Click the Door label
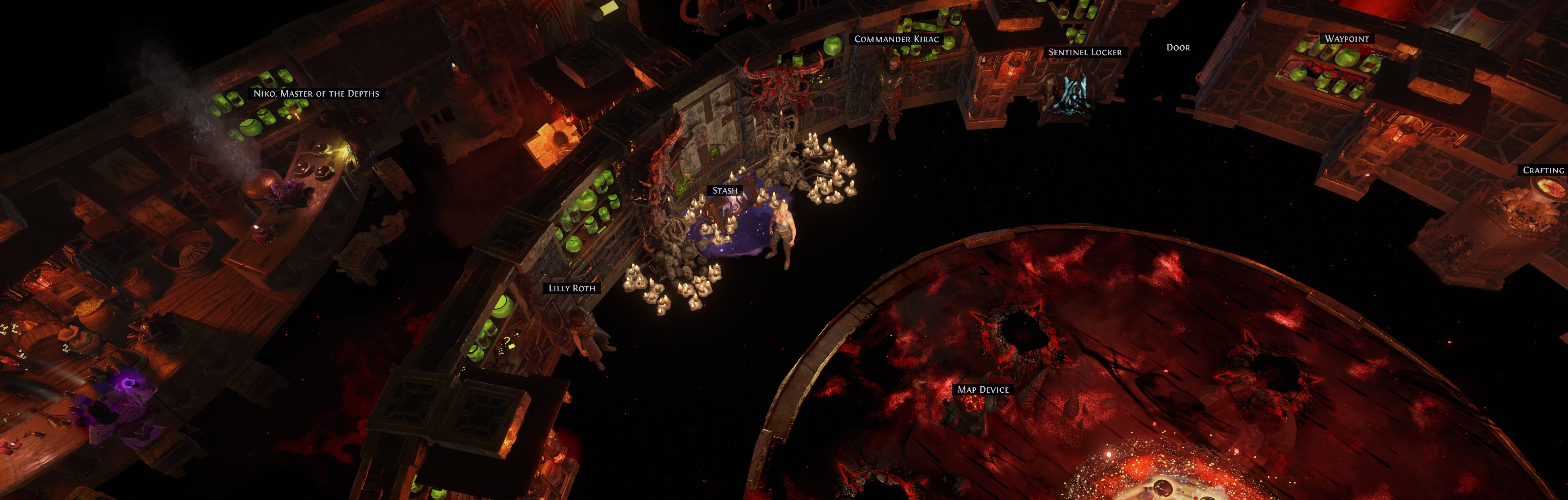The width and height of the screenshot is (1568, 500). 1178,48
